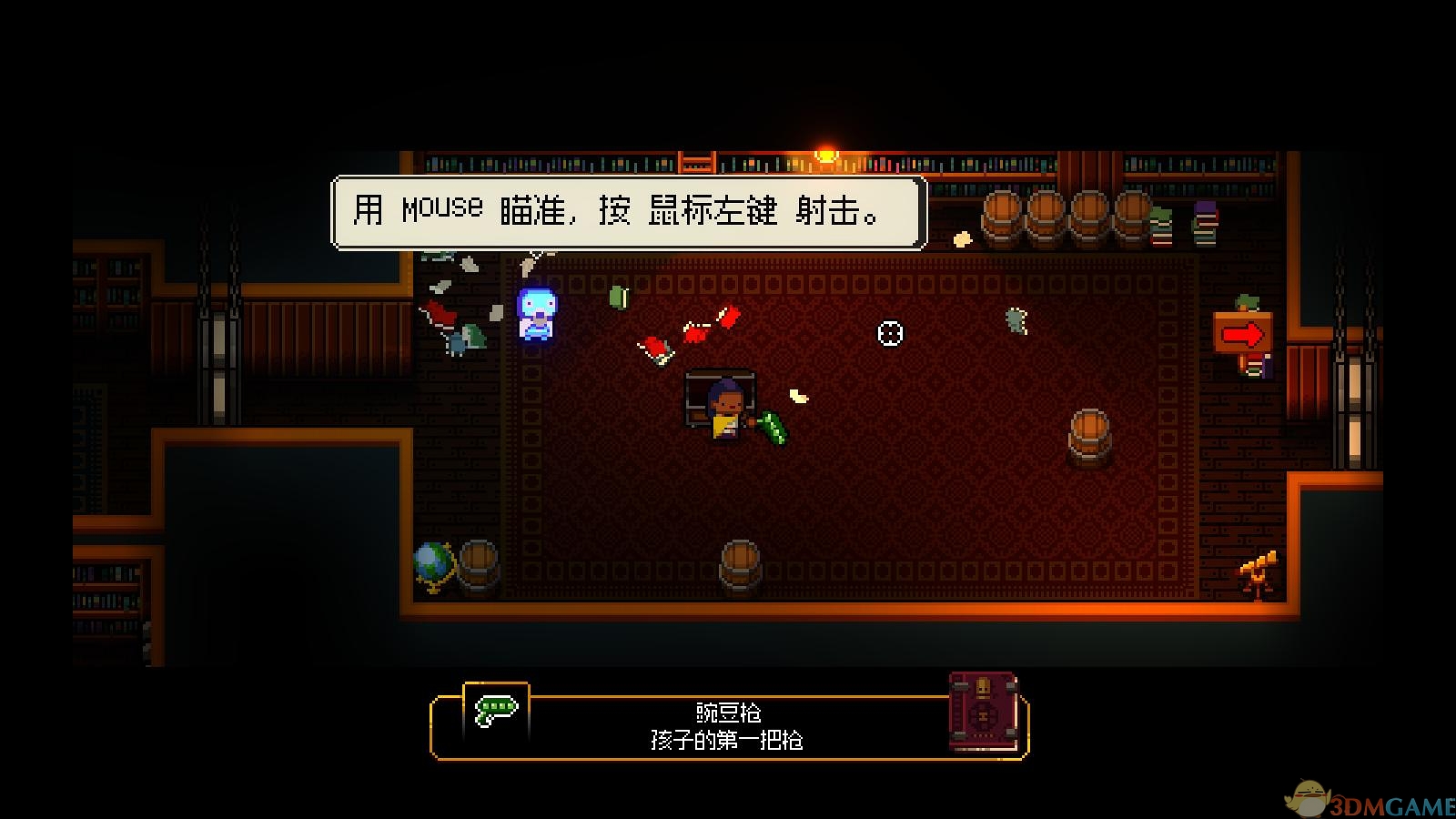Viewport: 1456px width, 819px height.
Task: Click the tutorial text box about mouse aiming
Action: click(x=630, y=213)
